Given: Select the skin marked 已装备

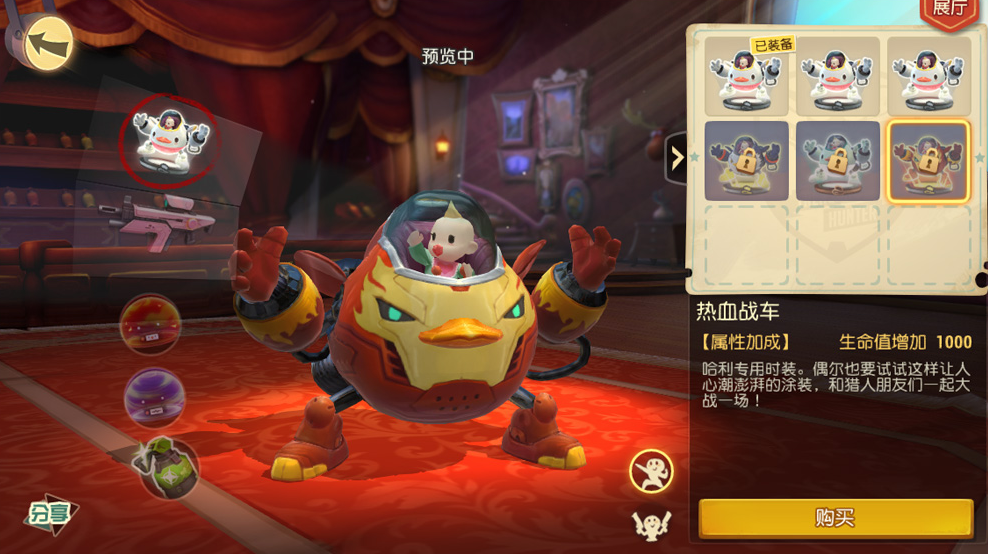Looking at the screenshot, I should coord(746,78).
